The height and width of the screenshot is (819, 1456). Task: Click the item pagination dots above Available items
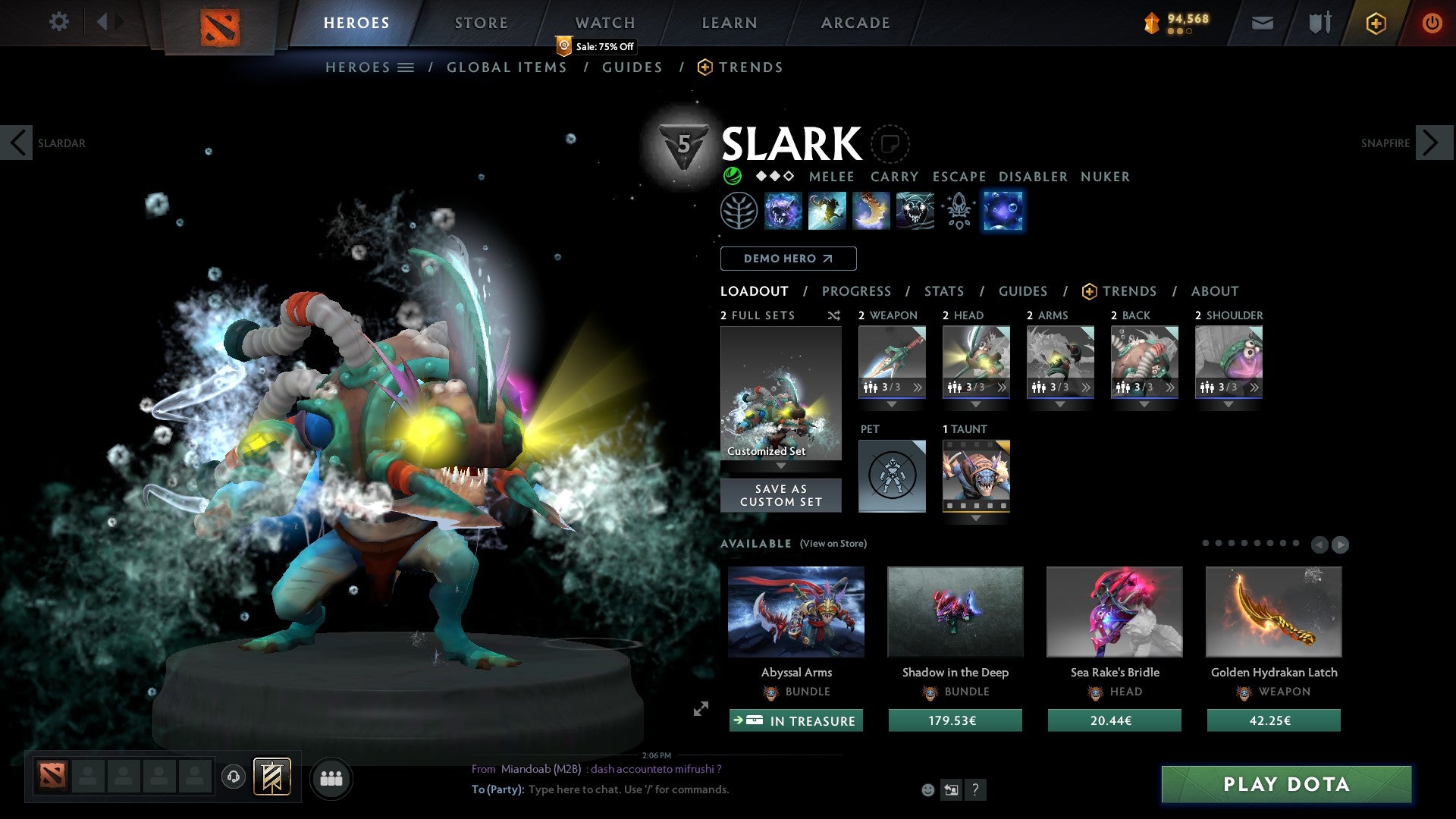(1251, 543)
